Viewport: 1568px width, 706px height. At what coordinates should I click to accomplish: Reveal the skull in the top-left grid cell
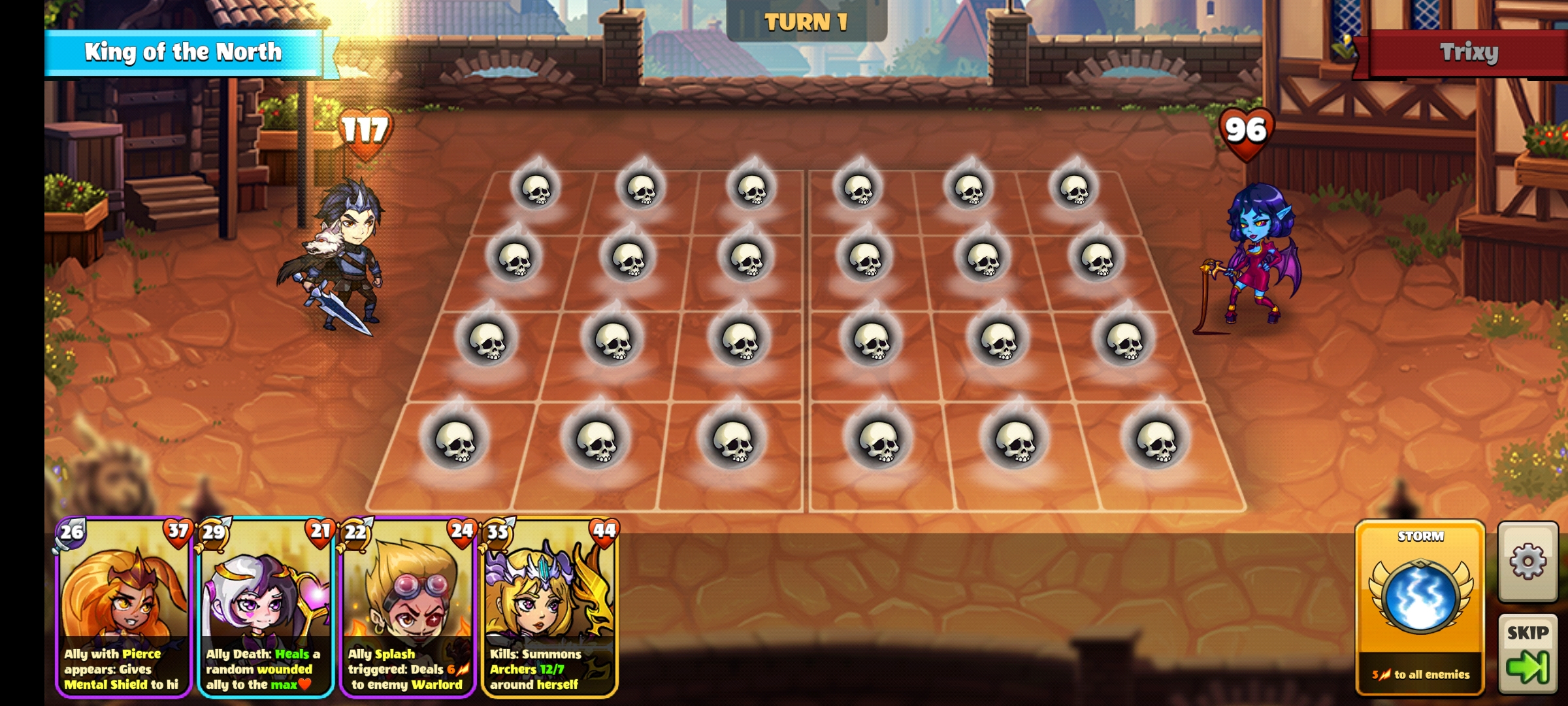click(x=536, y=190)
